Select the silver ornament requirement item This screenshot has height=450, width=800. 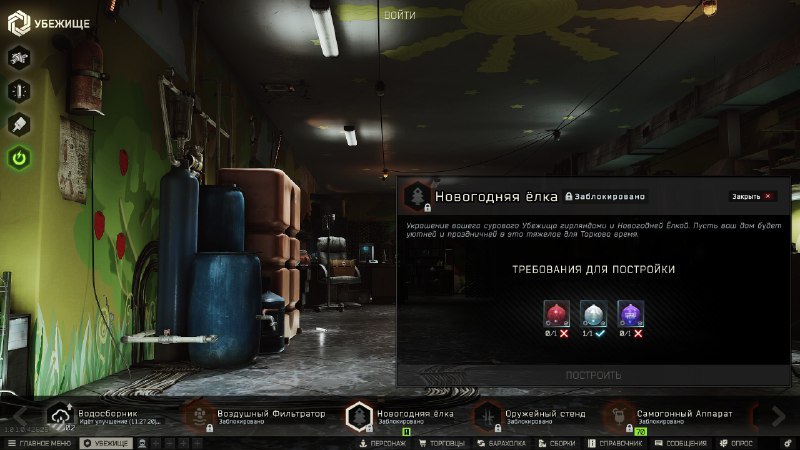pyautogui.click(x=594, y=313)
